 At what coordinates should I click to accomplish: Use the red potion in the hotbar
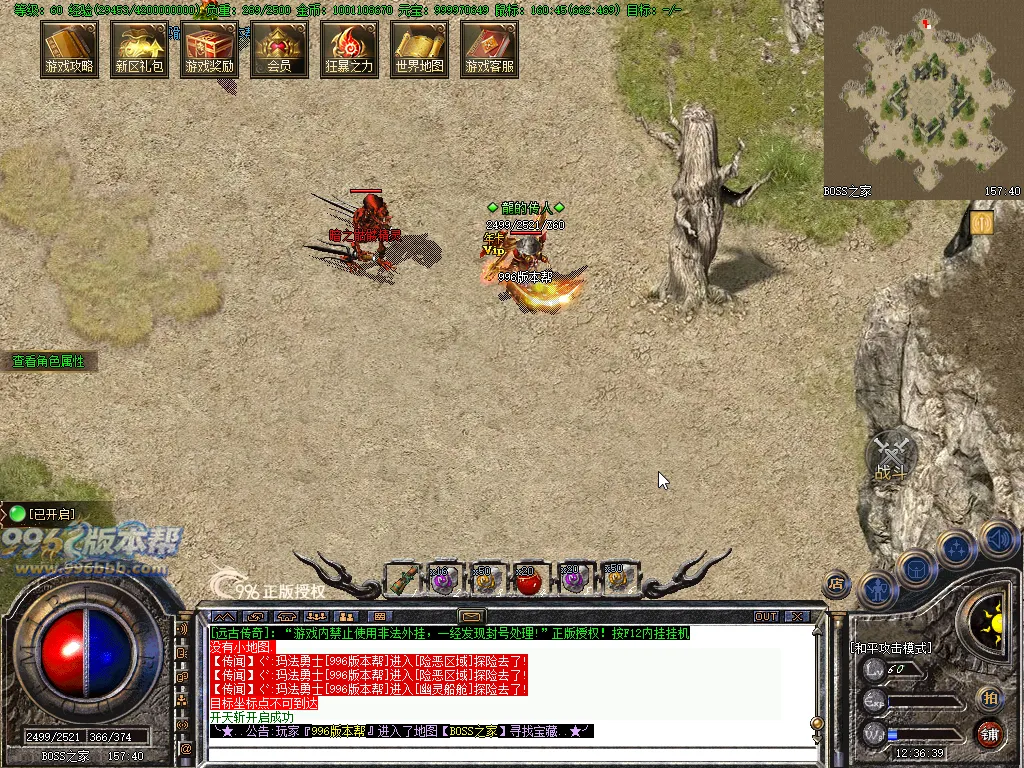(527, 578)
